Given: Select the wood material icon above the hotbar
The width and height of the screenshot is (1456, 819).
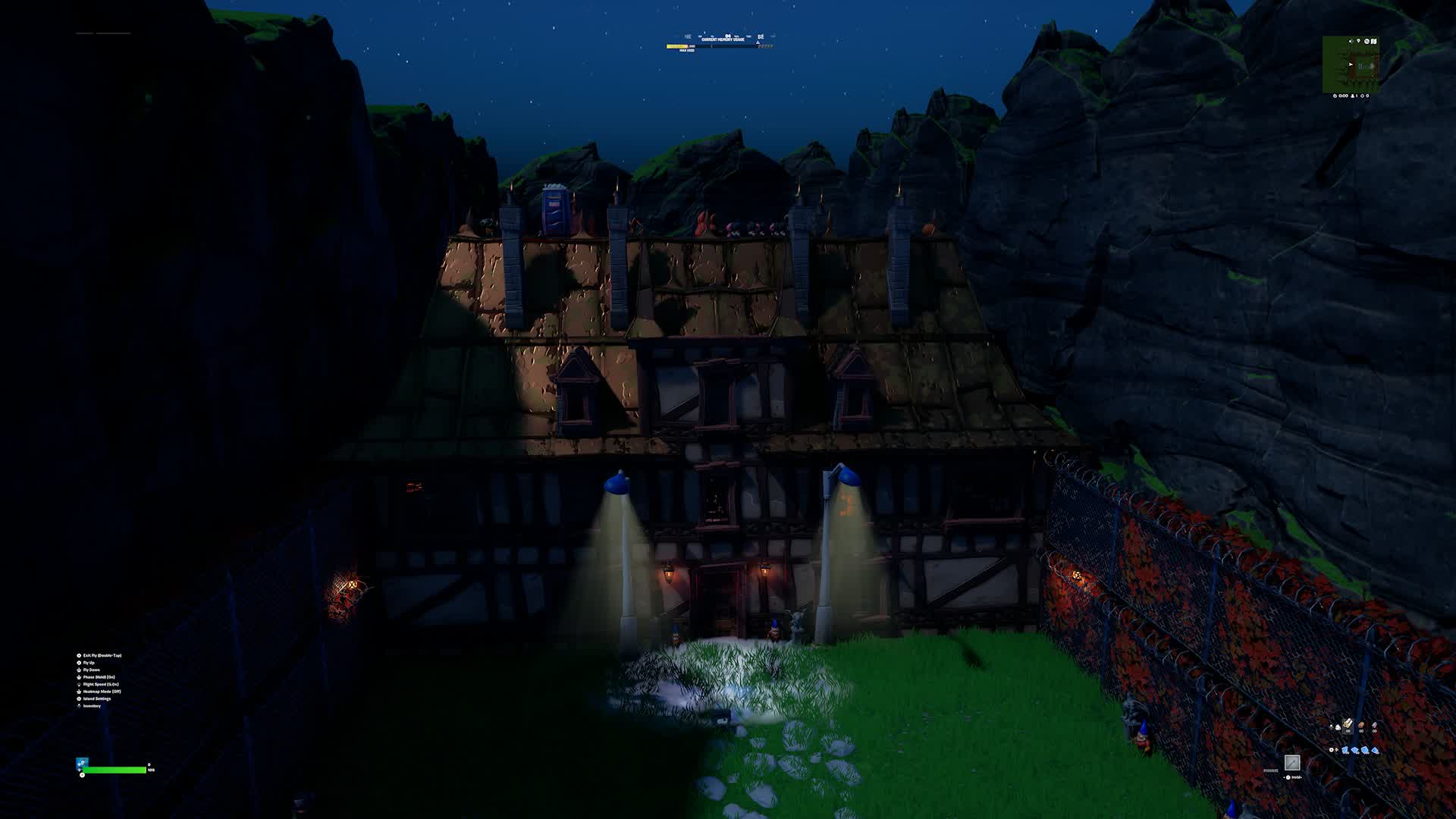Looking at the screenshot, I should click(x=1347, y=725).
